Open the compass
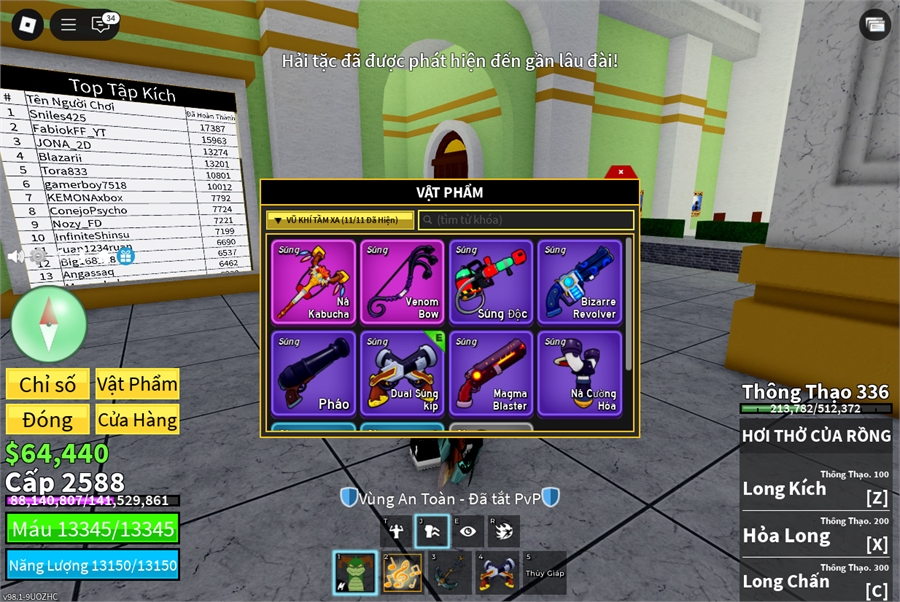This screenshot has height=602, width=900. coord(49,323)
